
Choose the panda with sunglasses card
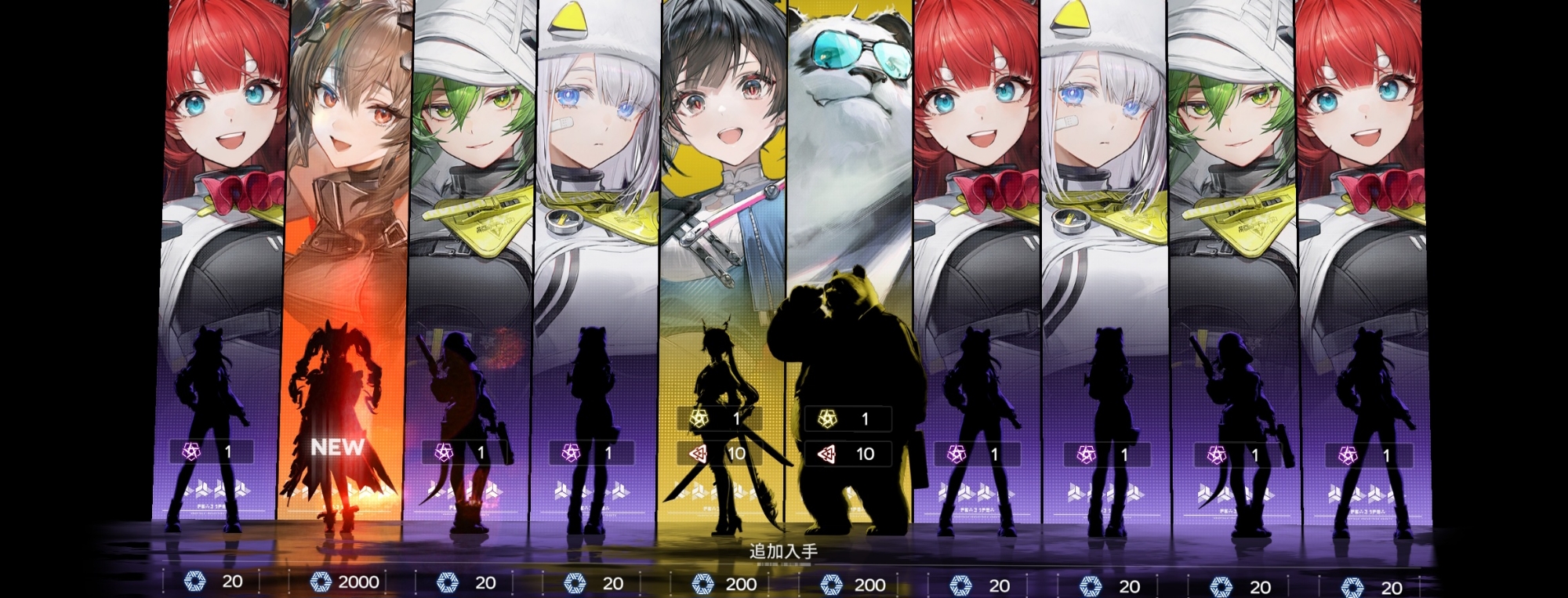point(850,259)
